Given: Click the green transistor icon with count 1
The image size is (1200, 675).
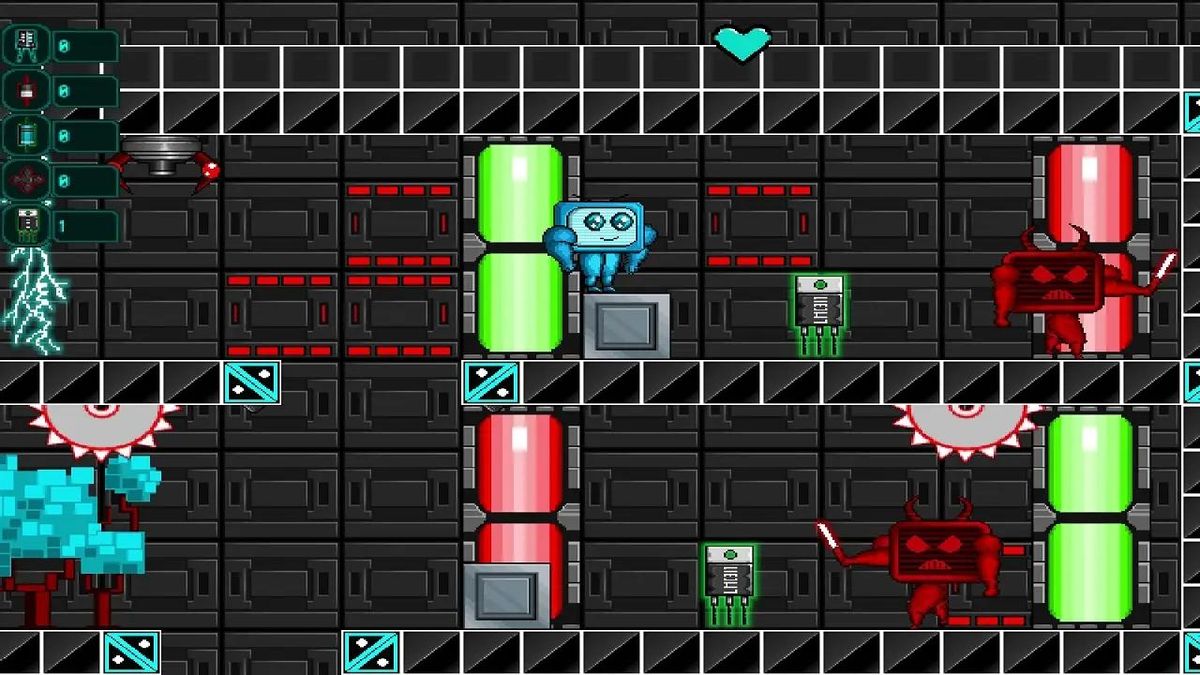Looking at the screenshot, I should pos(26,225).
